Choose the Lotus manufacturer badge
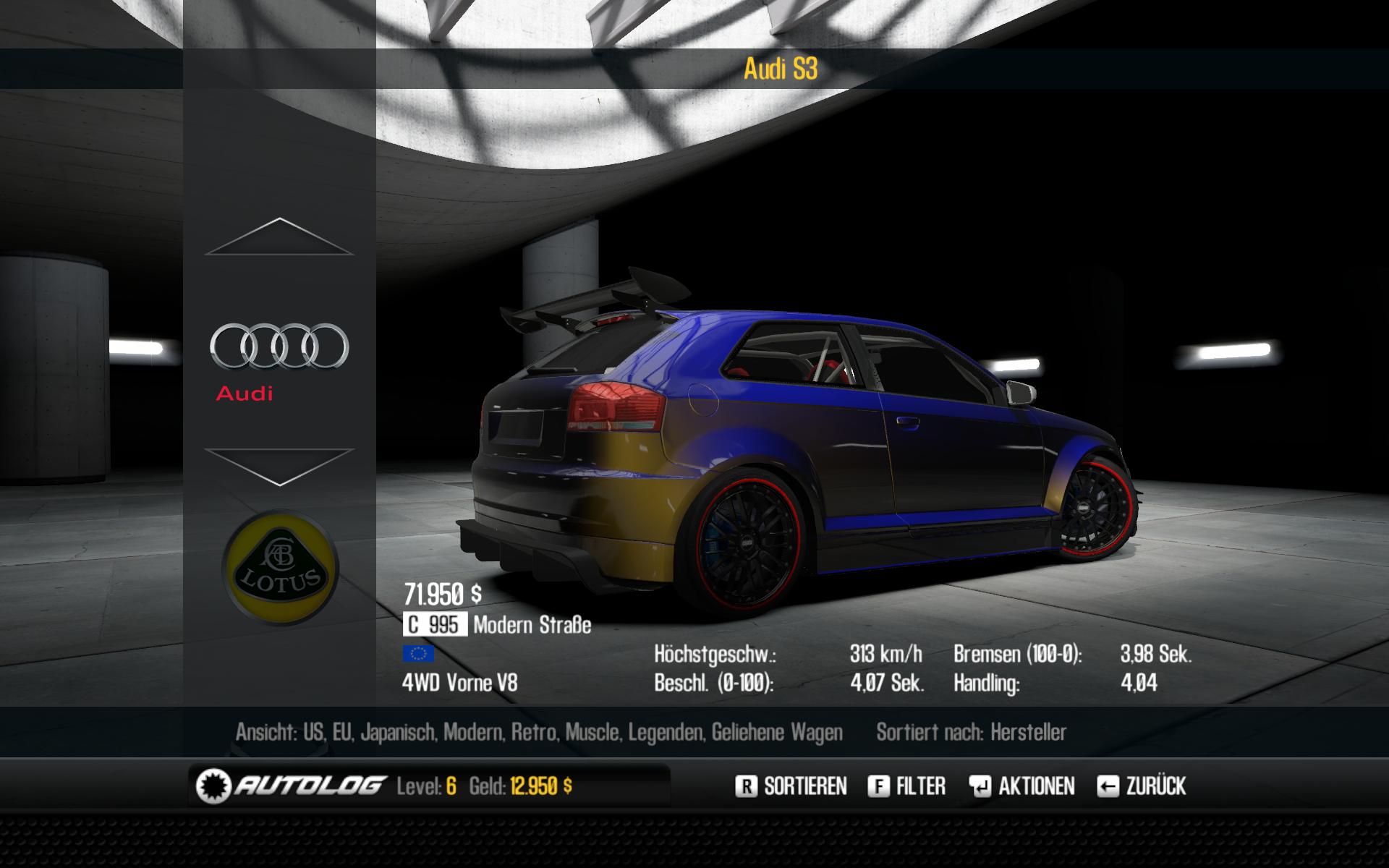Viewport: 1389px width, 868px height. 280,569
